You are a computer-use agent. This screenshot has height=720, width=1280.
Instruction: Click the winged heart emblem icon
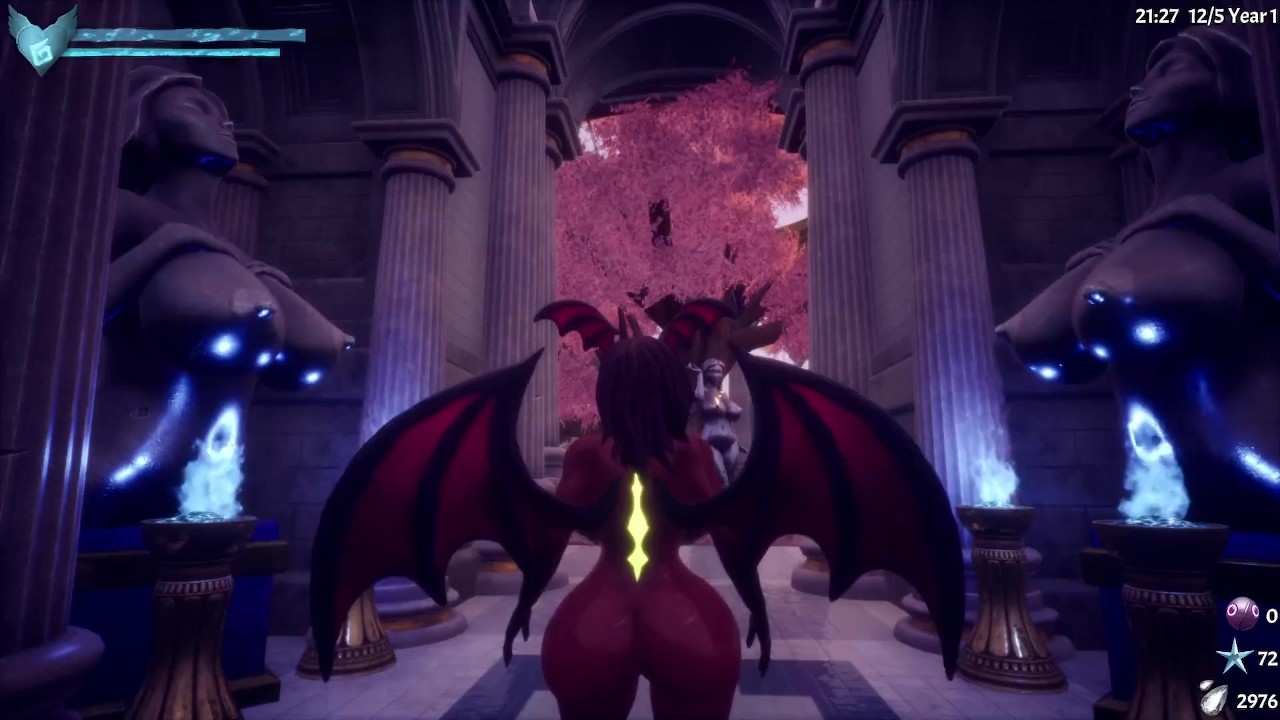point(40,41)
